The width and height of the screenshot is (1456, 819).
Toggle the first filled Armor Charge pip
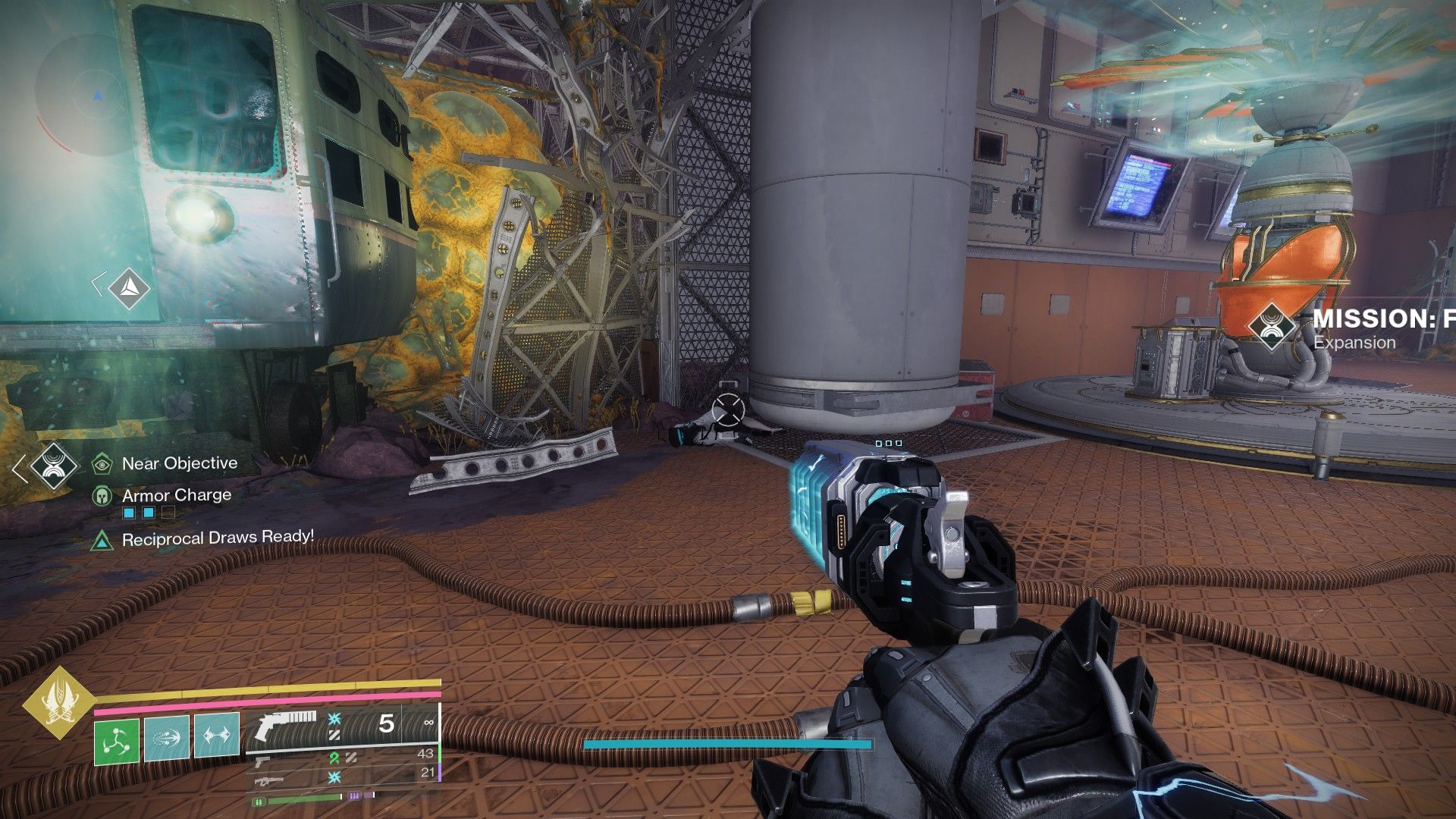coord(128,513)
